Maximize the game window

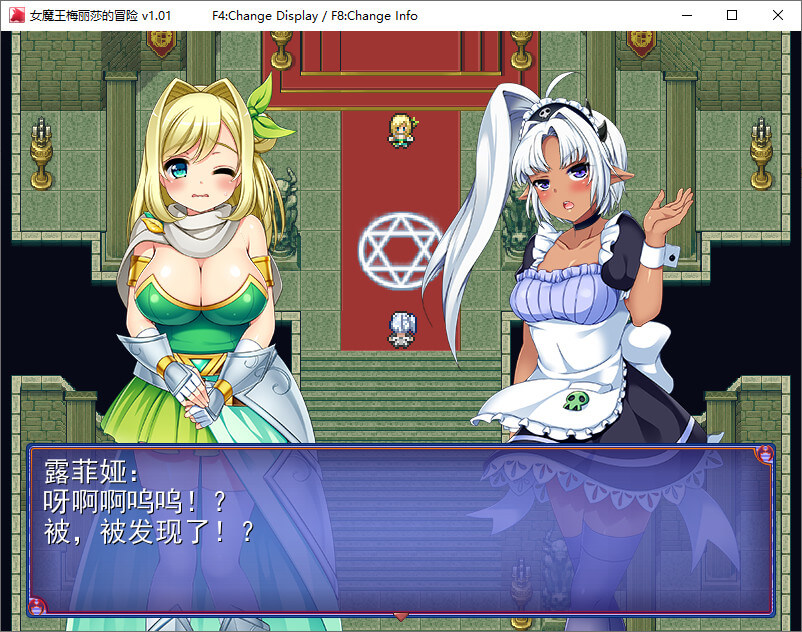point(732,15)
